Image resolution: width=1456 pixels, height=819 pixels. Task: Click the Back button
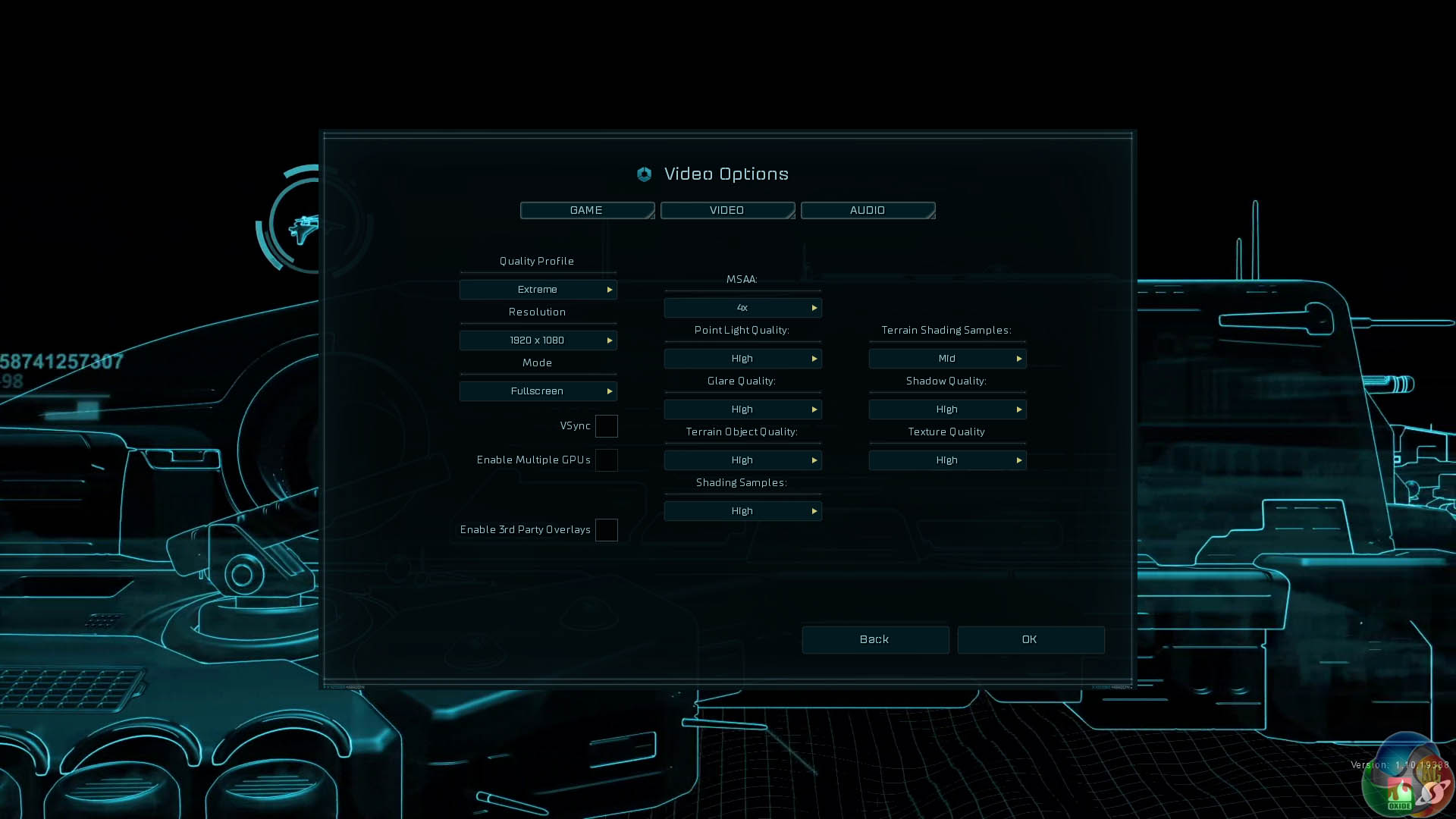pyautogui.click(x=875, y=640)
